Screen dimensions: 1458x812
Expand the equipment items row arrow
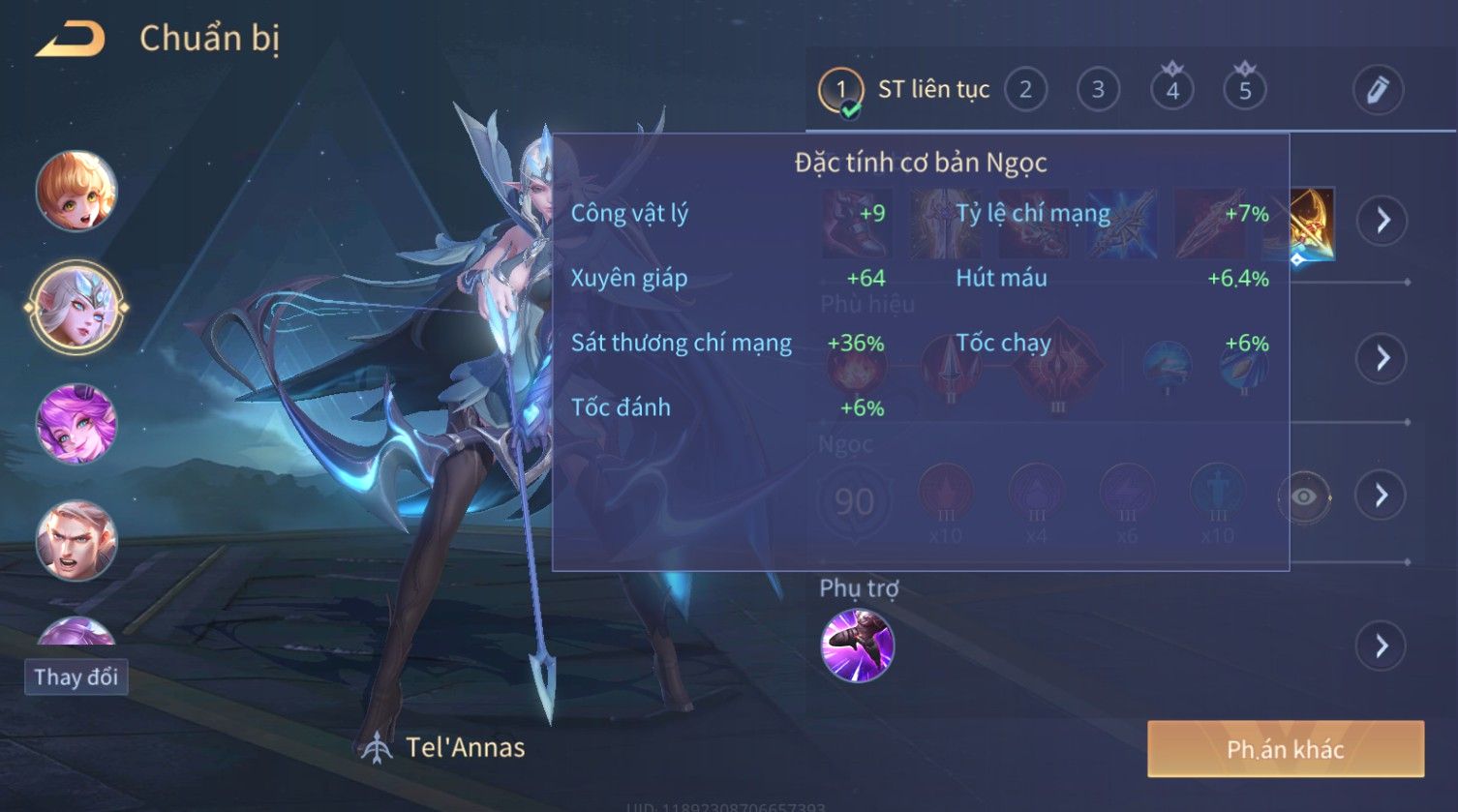click(1382, 221)
